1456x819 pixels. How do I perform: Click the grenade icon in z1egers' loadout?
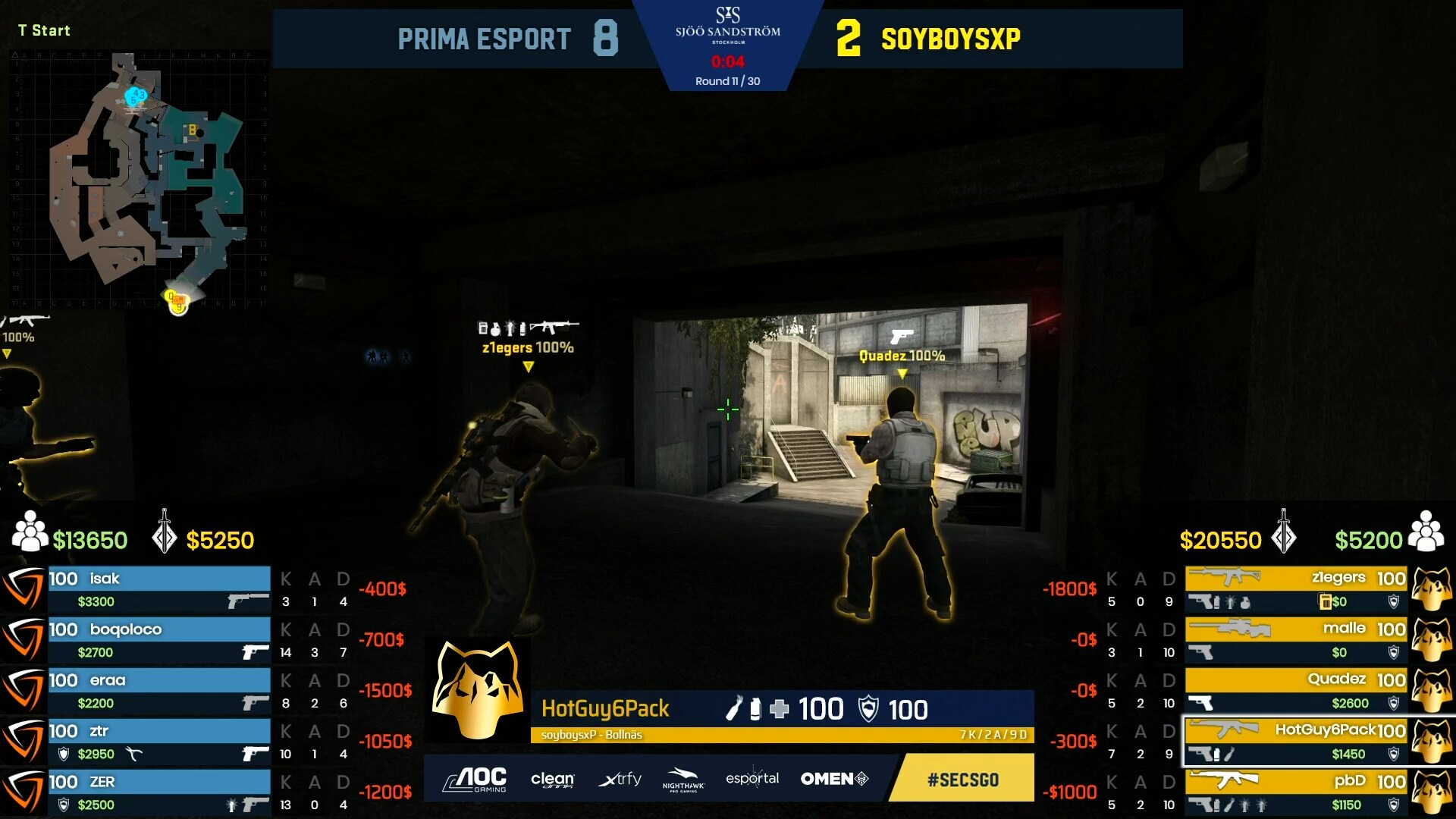(x=1246, y=602)
